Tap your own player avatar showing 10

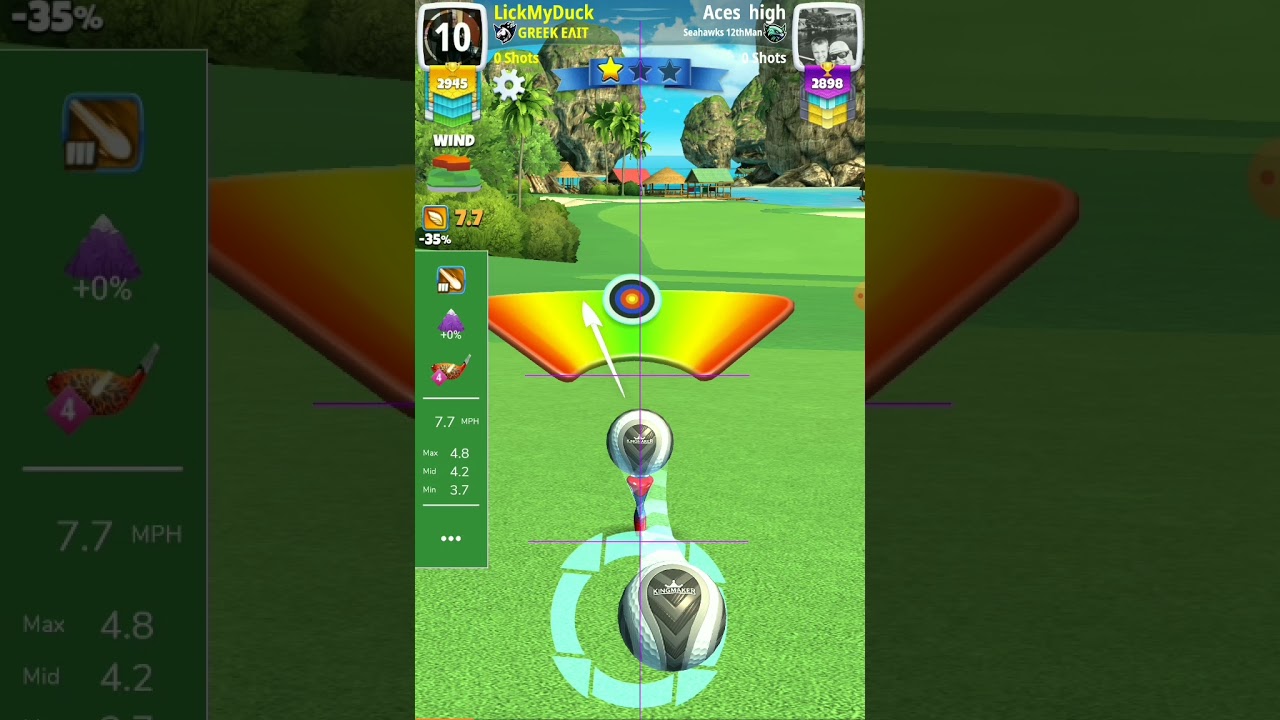click(x=452, y=37)
